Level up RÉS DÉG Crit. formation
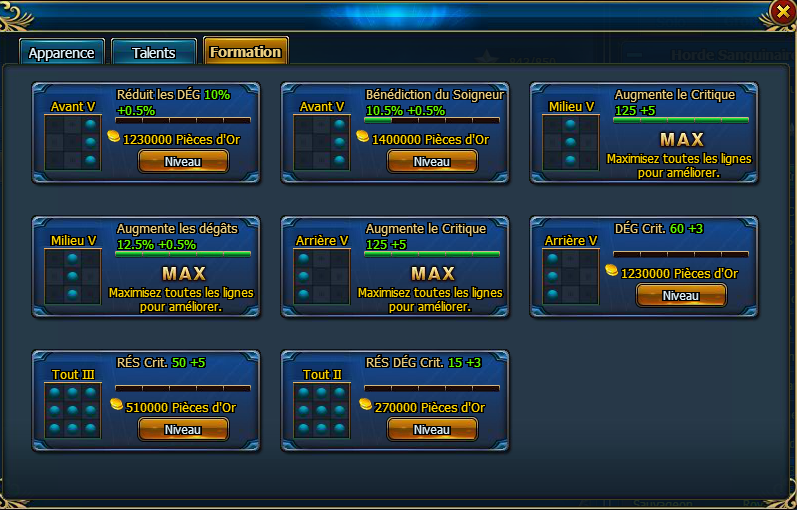This screenshot has height=510, width=797. pos(432,430)
